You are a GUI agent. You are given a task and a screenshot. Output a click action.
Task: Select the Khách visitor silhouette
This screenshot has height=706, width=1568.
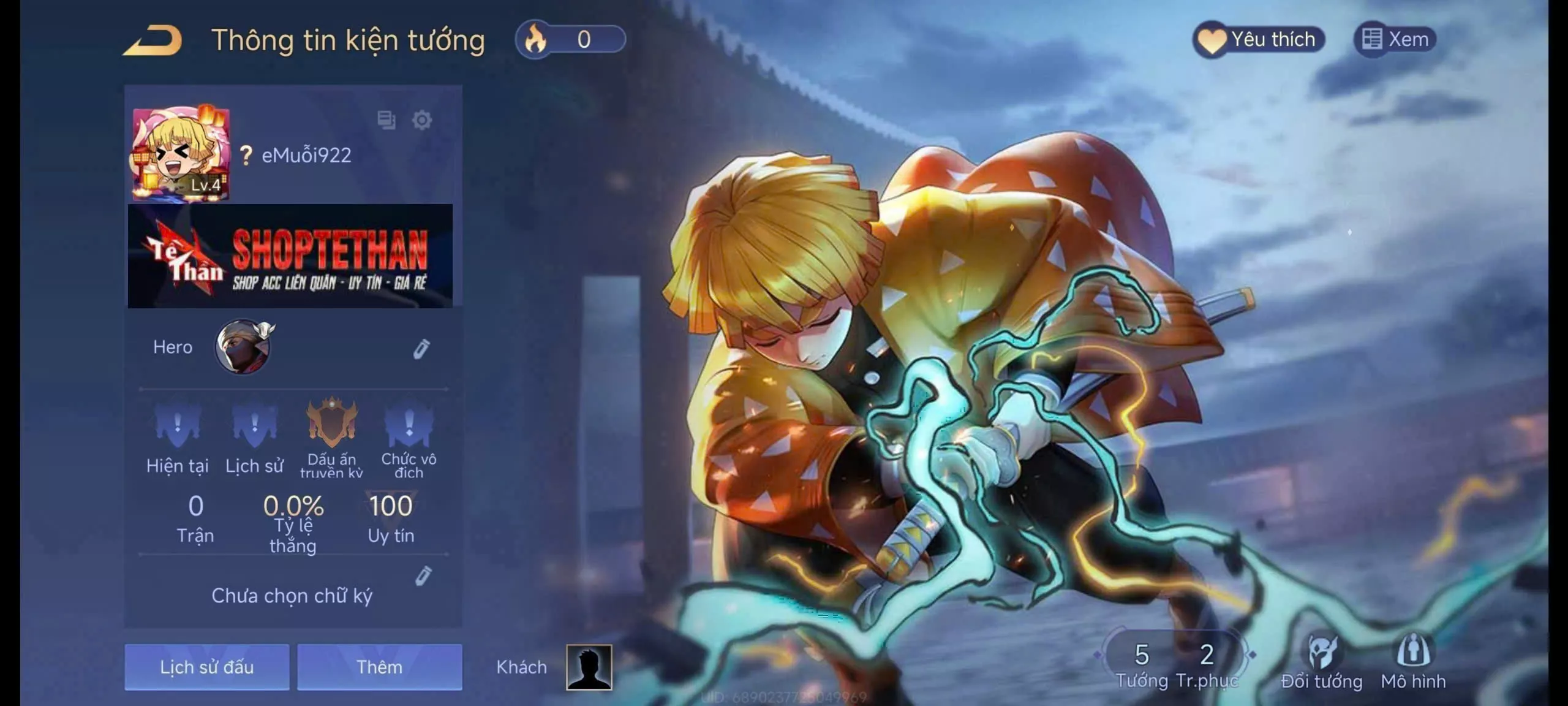tap(589, 667)
